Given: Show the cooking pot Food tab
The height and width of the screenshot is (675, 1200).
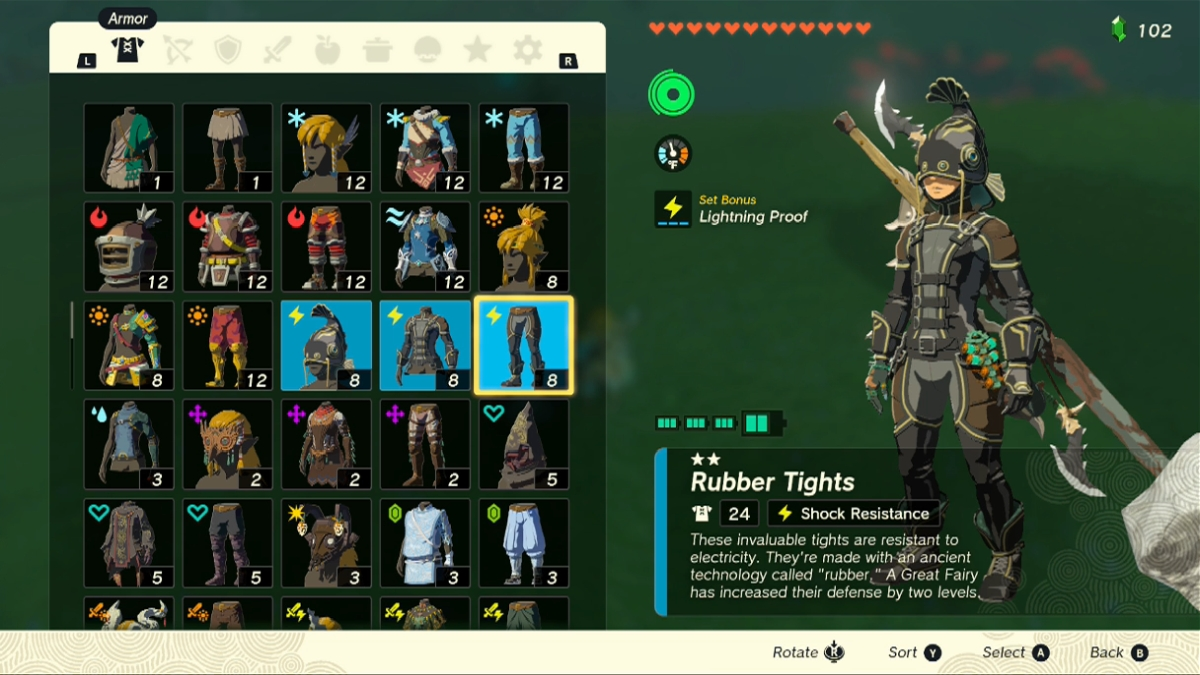Looking at the screenshot, I should [377, 50].
